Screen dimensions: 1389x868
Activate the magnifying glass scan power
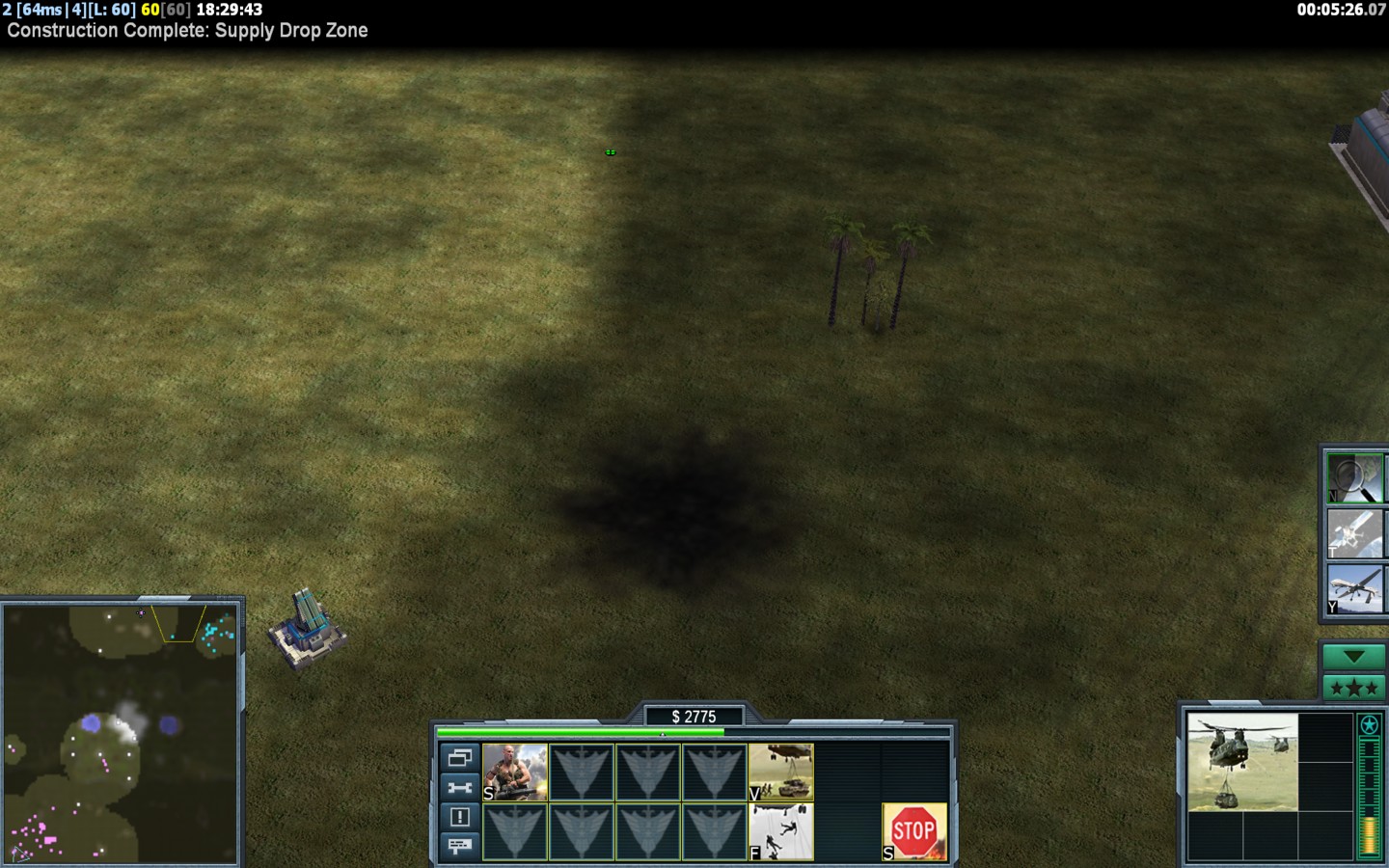[x=1354, y=478]
